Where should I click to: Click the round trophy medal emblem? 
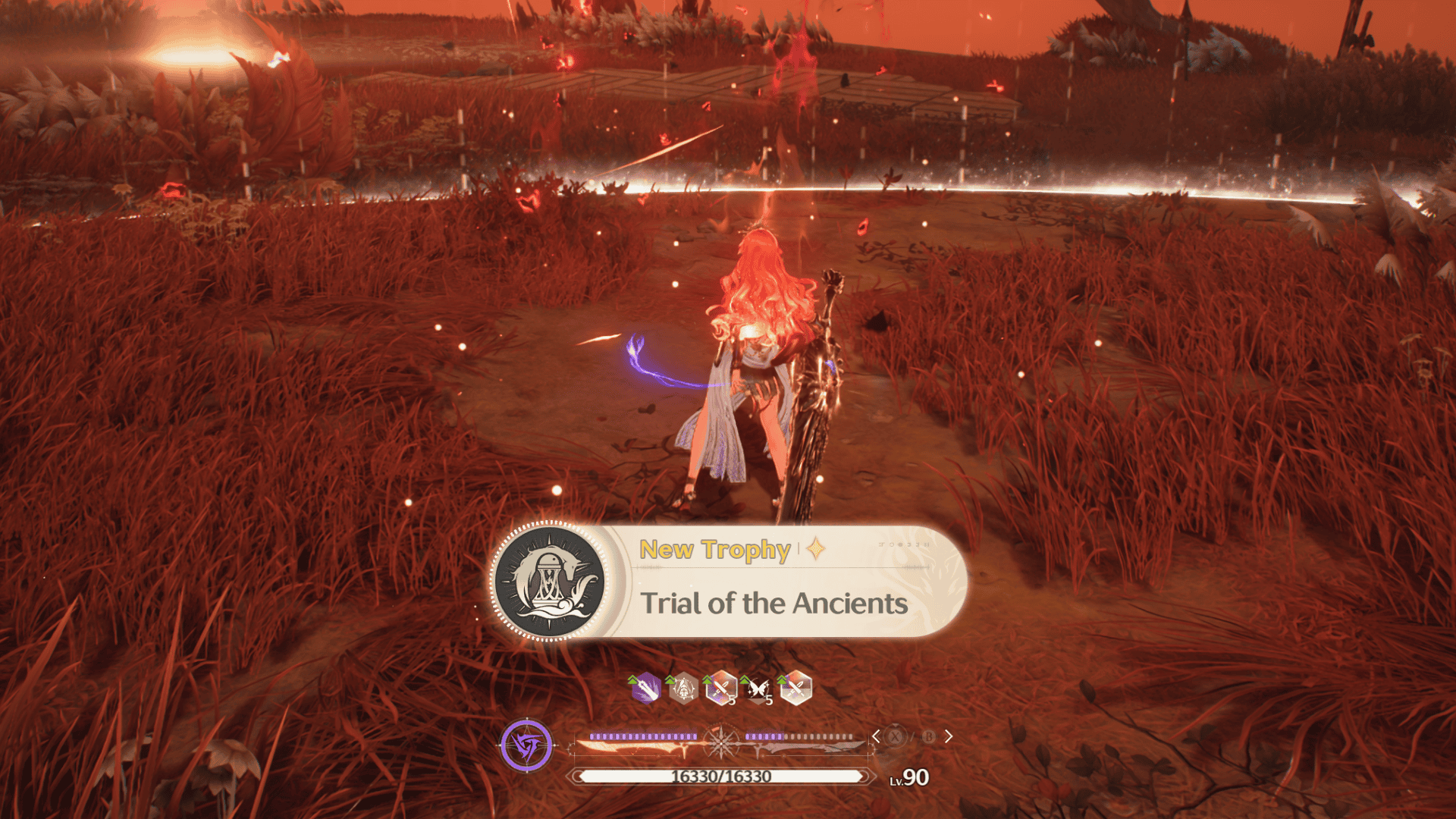tap(550, 582)
